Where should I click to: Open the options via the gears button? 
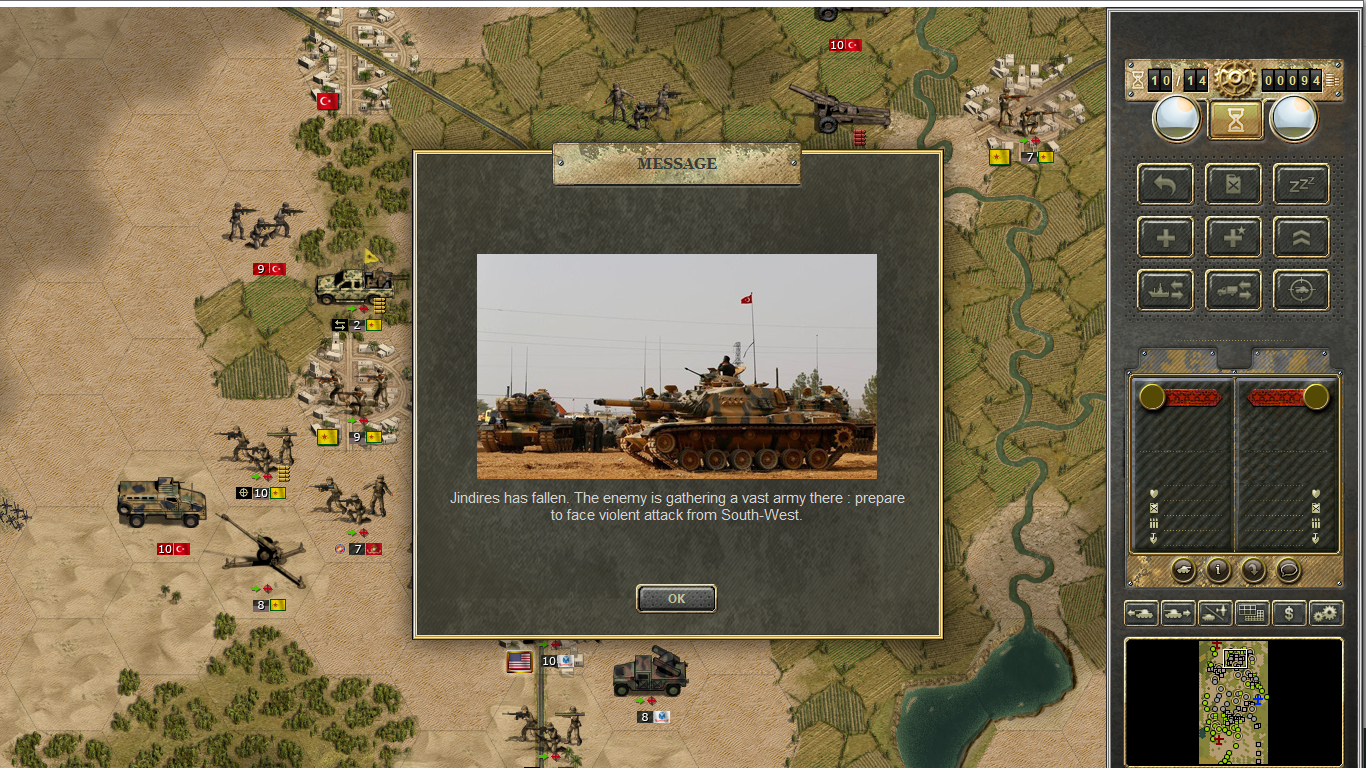pyautogui.click(x=1326, y=613)
